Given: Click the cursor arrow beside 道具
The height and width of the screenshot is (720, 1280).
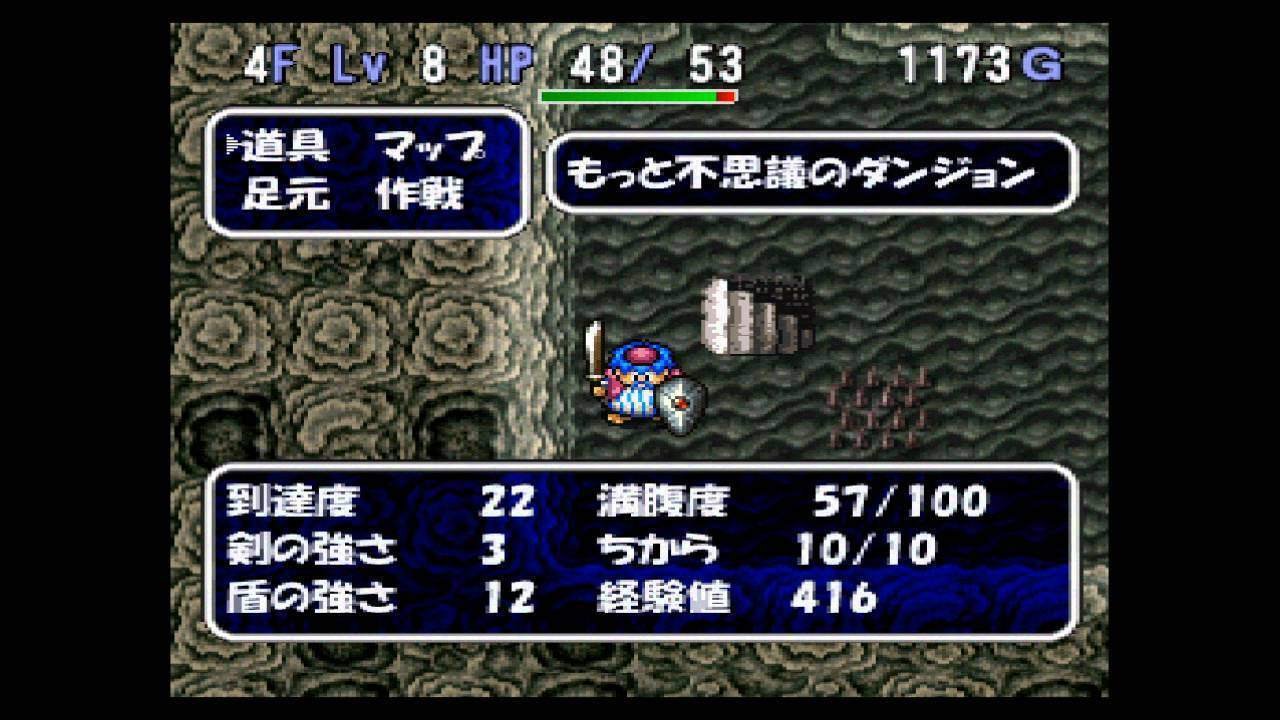Looking at the screenshot, I should 233,141.
